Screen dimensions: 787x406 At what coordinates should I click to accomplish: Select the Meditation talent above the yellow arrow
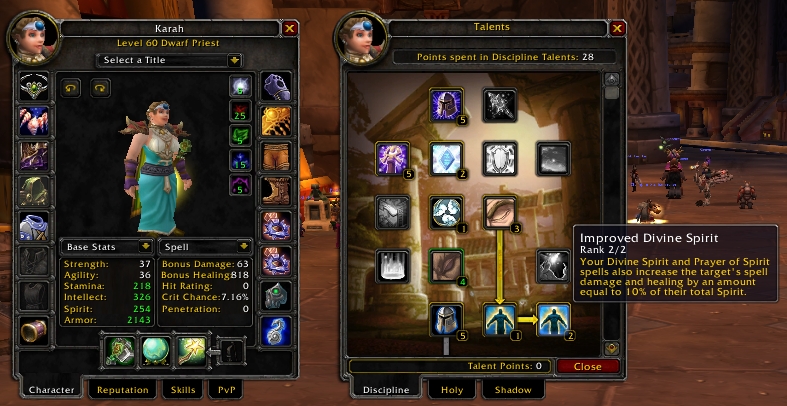click(498, 210)
